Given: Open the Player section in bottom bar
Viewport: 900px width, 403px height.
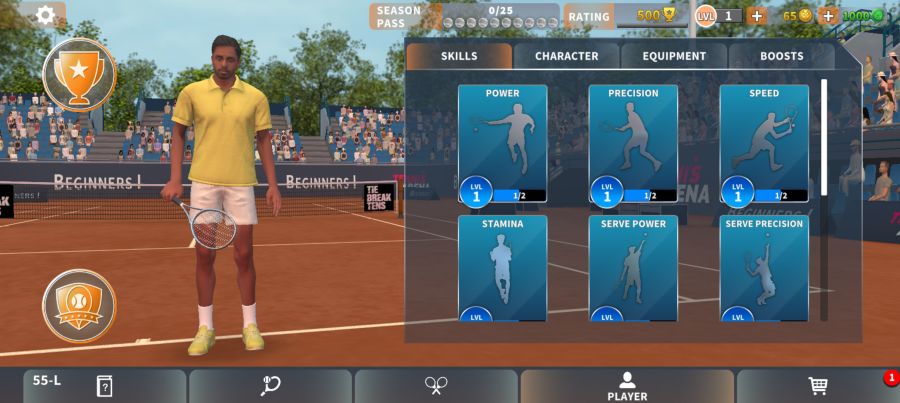Looking at the screenshot, I should pyautogui.click(x=627, y=386).
